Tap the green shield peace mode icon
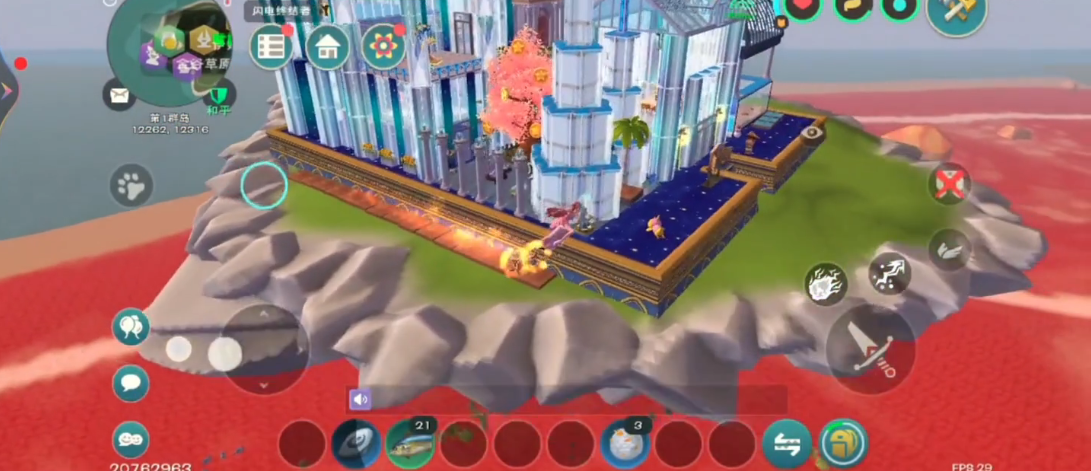This screenshot has width=1091, height=471. (219, 97)
